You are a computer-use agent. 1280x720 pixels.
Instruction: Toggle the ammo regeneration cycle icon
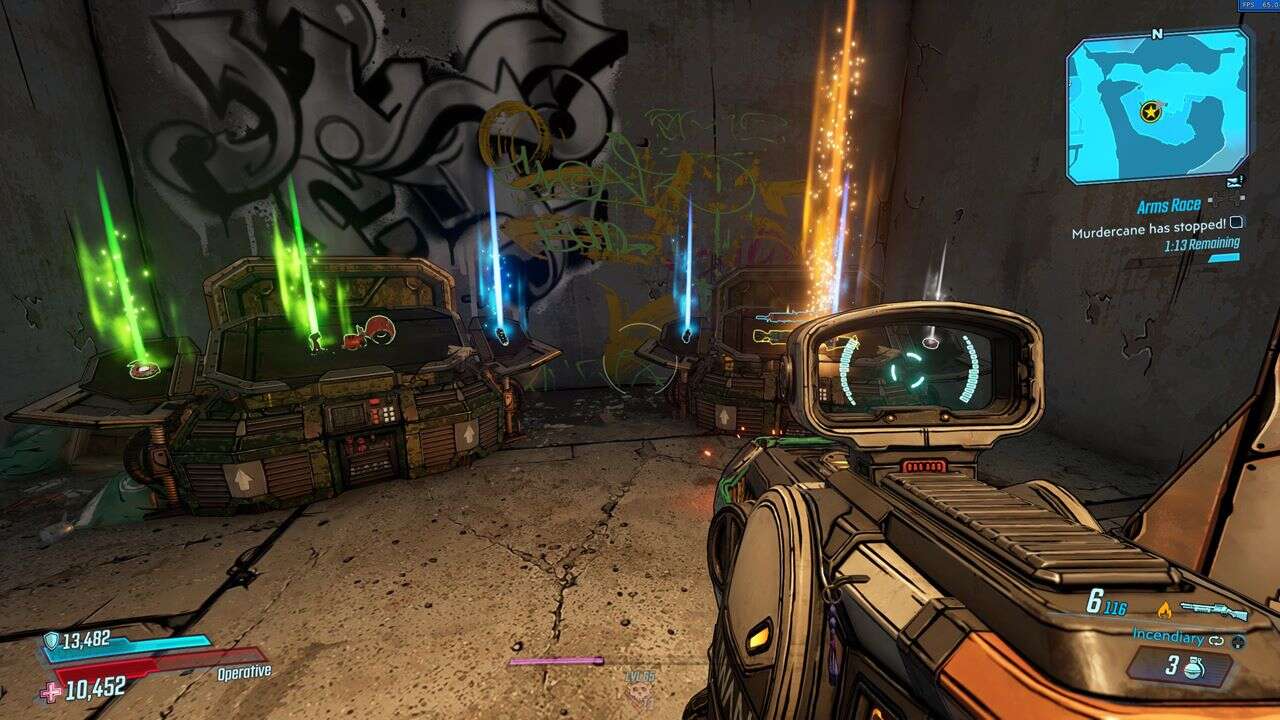(x=1216, y=641)
